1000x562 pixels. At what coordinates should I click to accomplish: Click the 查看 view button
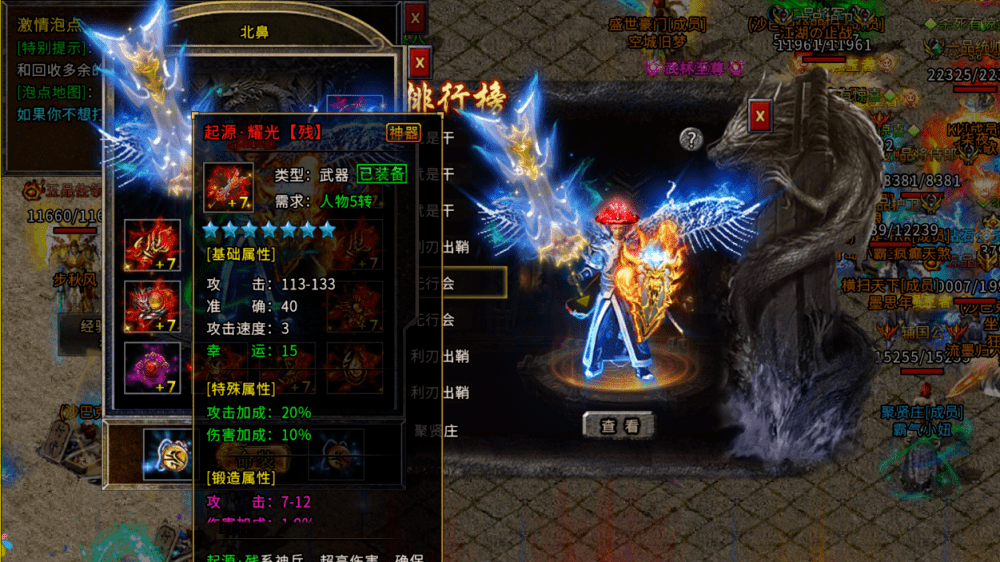click(619, 425)
